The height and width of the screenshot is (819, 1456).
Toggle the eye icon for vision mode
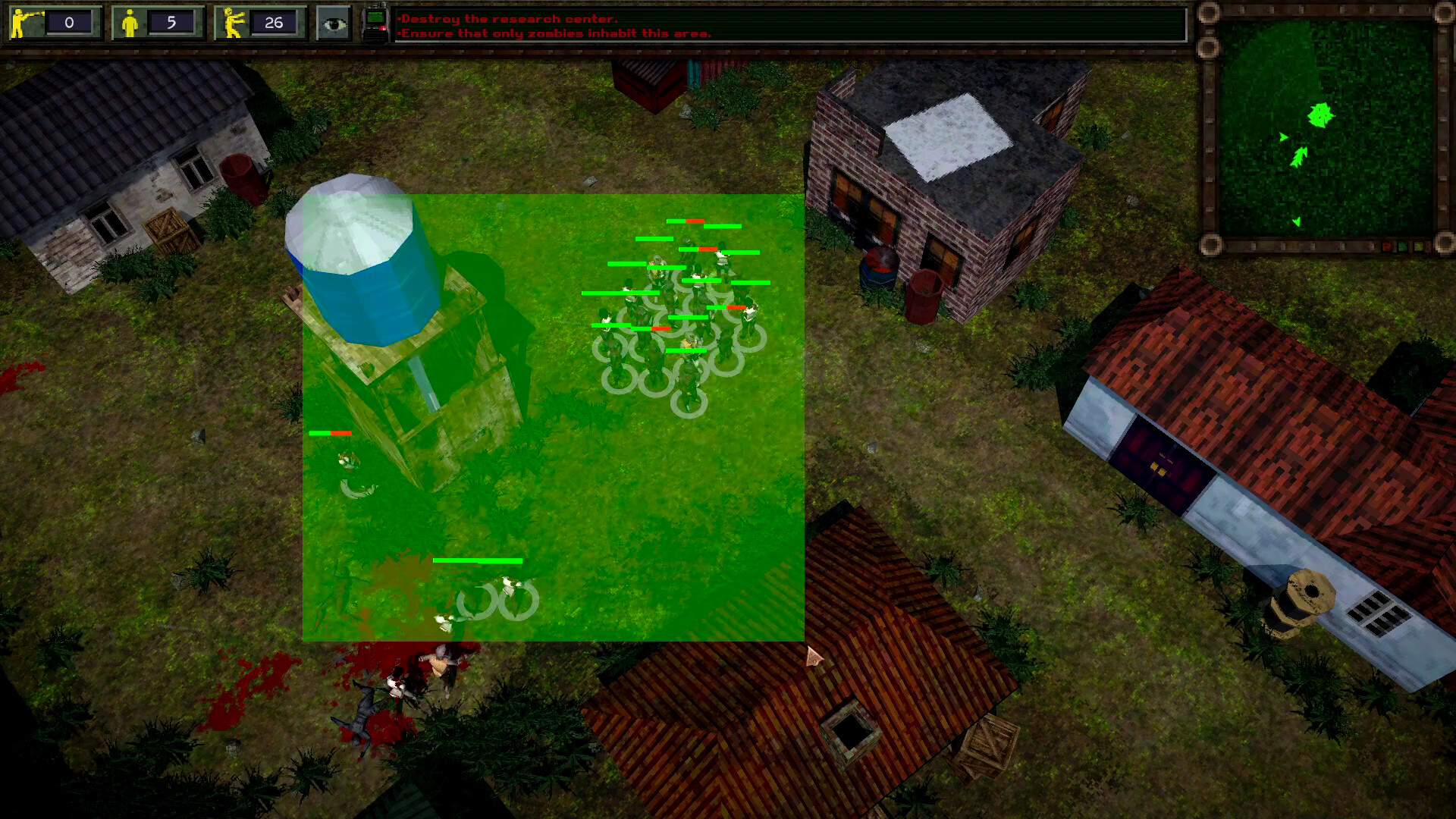pos(334,23)
